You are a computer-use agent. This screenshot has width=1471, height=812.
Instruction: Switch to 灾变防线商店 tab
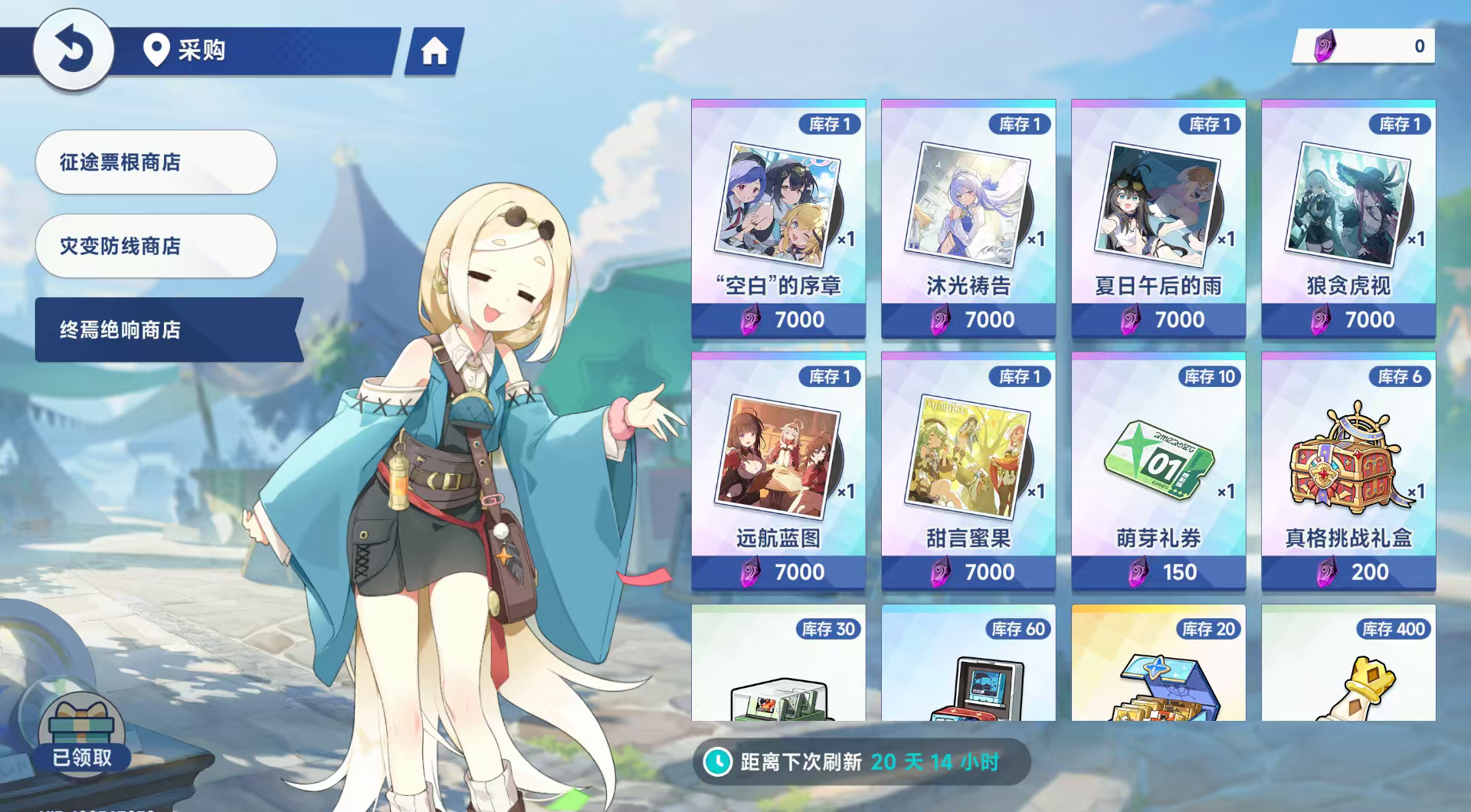156,245
